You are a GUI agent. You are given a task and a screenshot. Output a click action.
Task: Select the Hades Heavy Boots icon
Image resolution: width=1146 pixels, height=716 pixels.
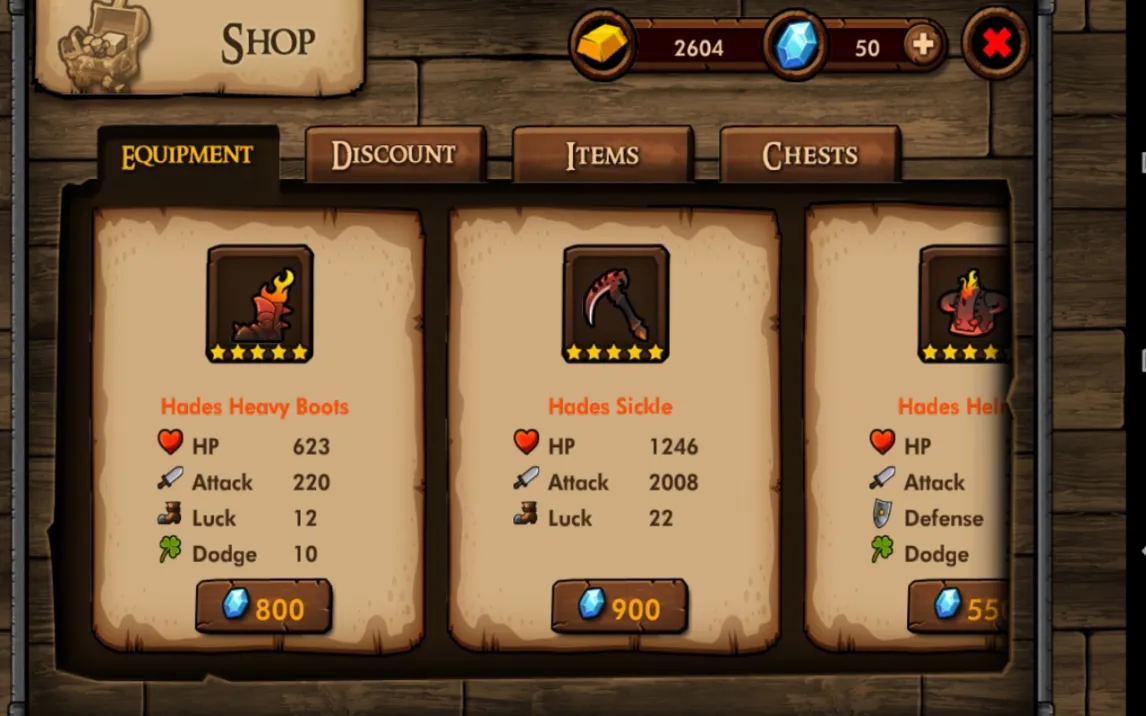[260, 303]
